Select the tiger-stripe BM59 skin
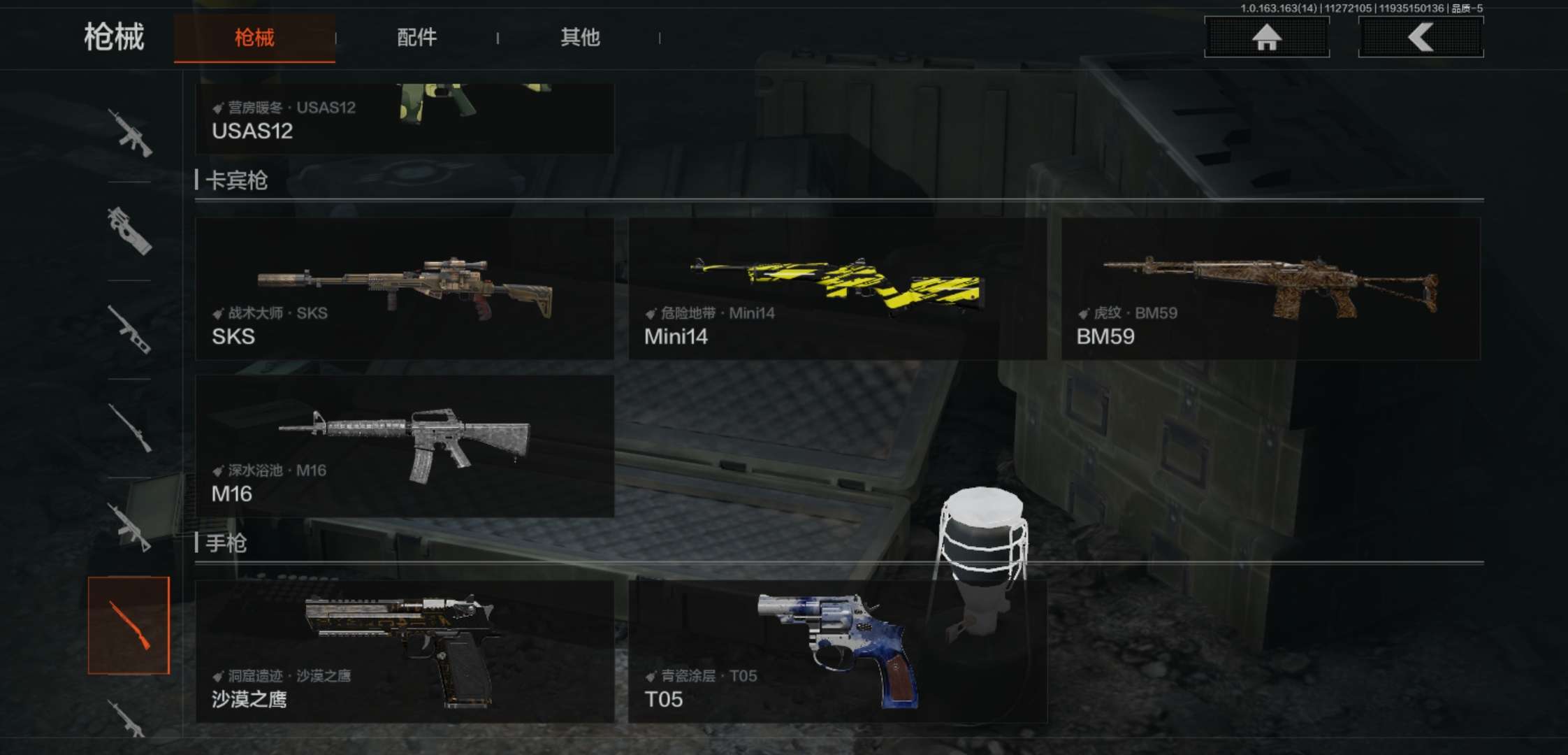Image resolution: width=1568 pixels, height=755 pixels. point(1270,289)
